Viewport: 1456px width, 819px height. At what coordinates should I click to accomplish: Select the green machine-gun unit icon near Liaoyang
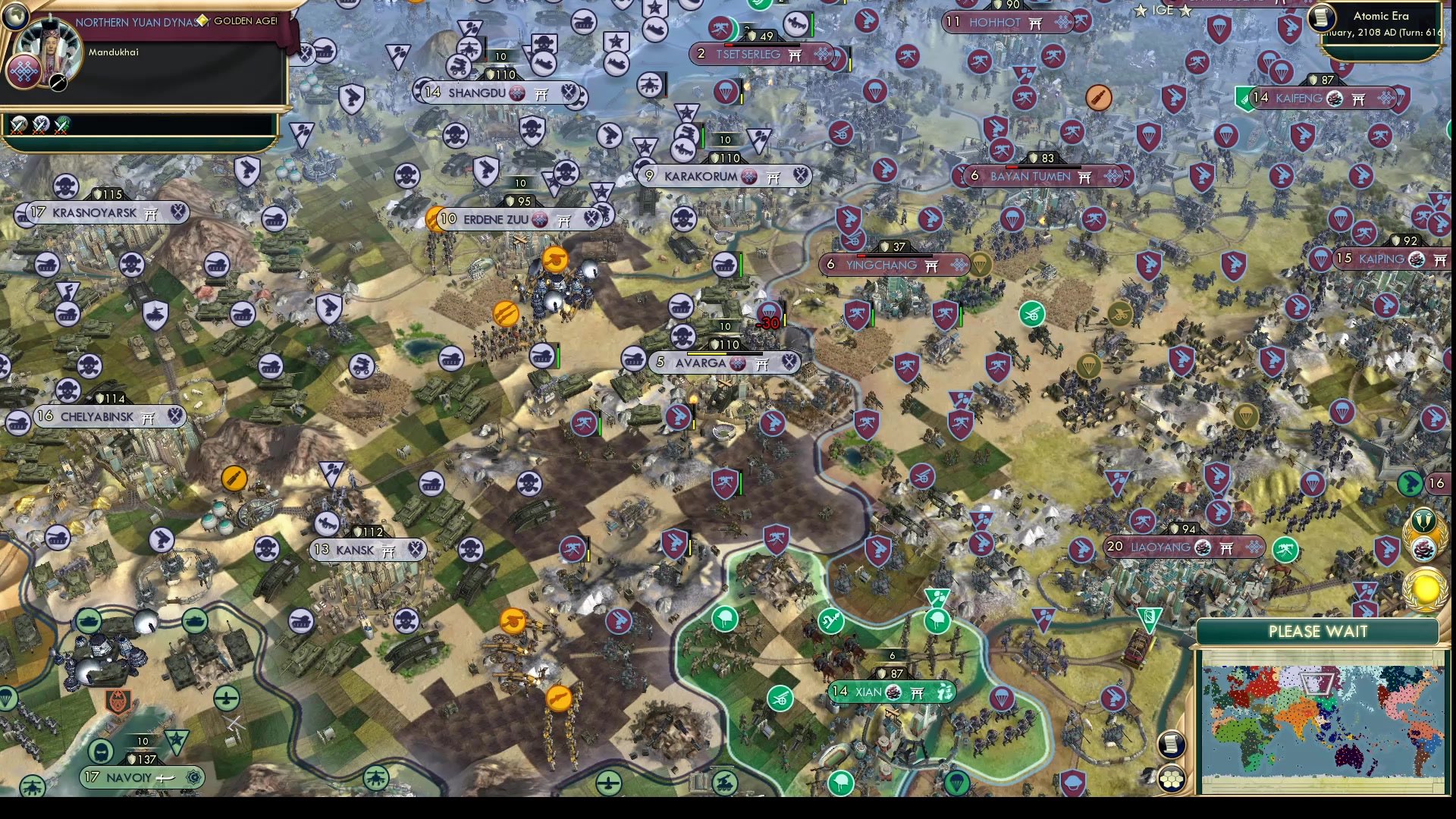(x=1285, y=548)
